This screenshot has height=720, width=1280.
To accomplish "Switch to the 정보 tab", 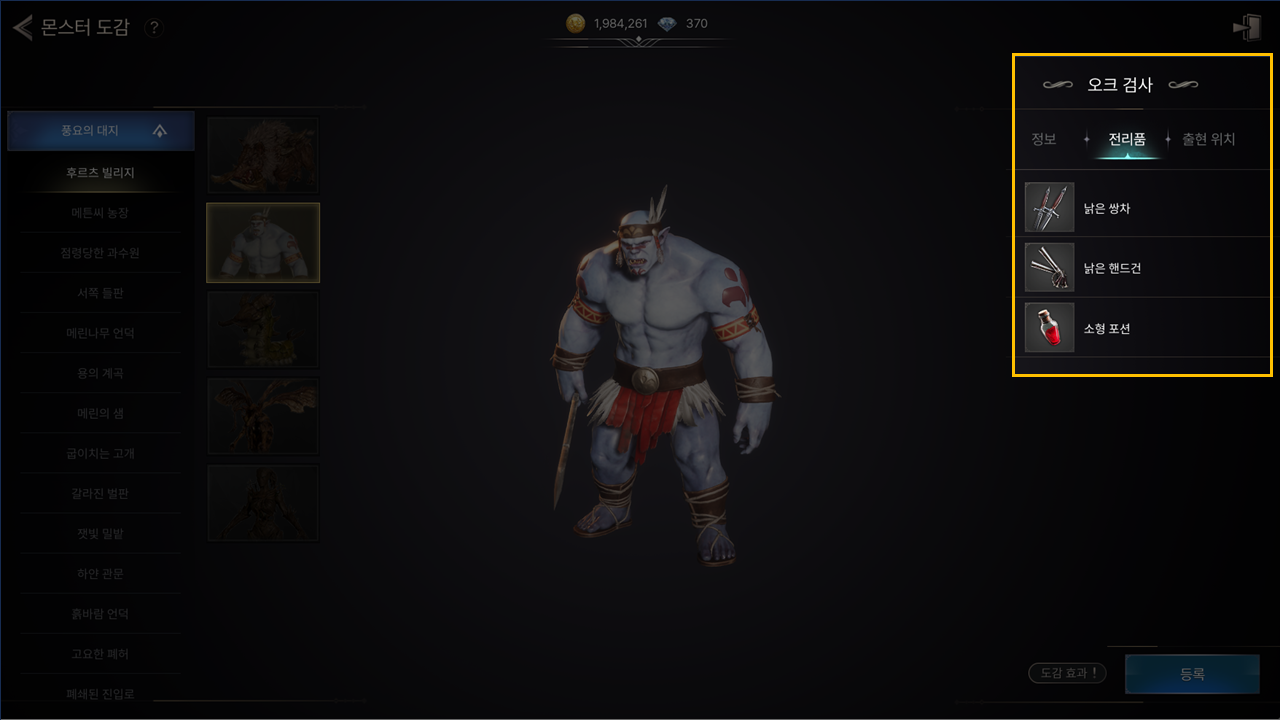I will [x=1044, y=139].
